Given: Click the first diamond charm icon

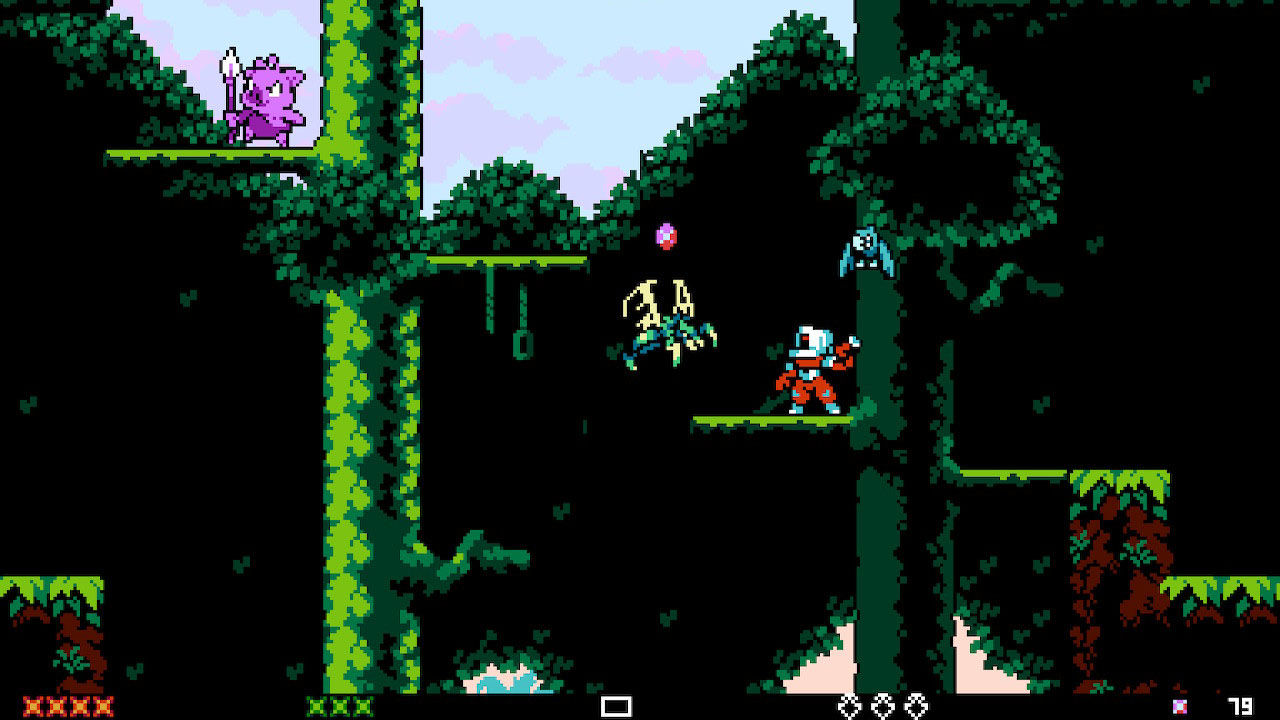Looking at the screenshot, I should 848,707.
